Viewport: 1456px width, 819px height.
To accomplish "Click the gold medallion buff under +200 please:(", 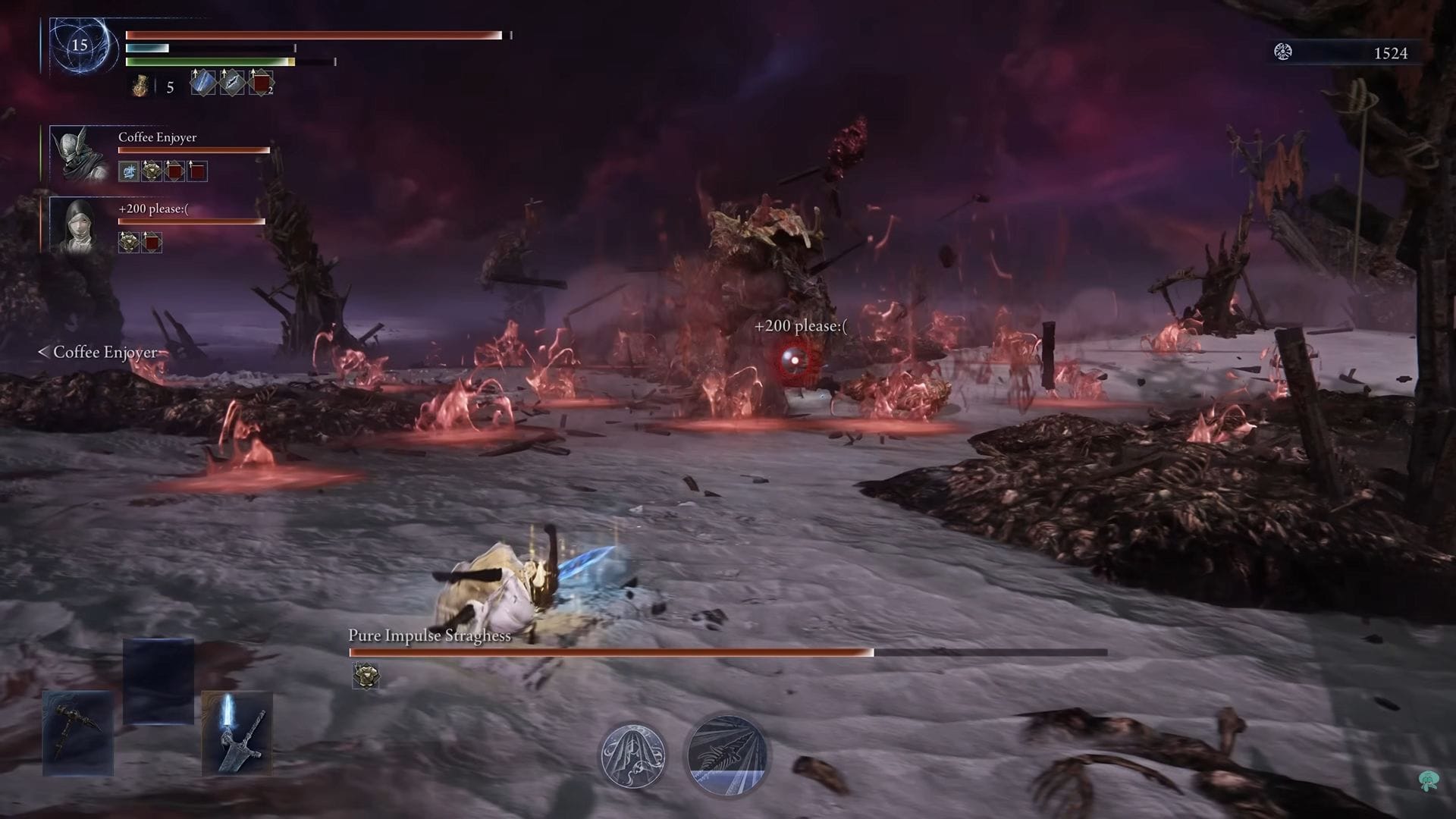I will point(128,243).
